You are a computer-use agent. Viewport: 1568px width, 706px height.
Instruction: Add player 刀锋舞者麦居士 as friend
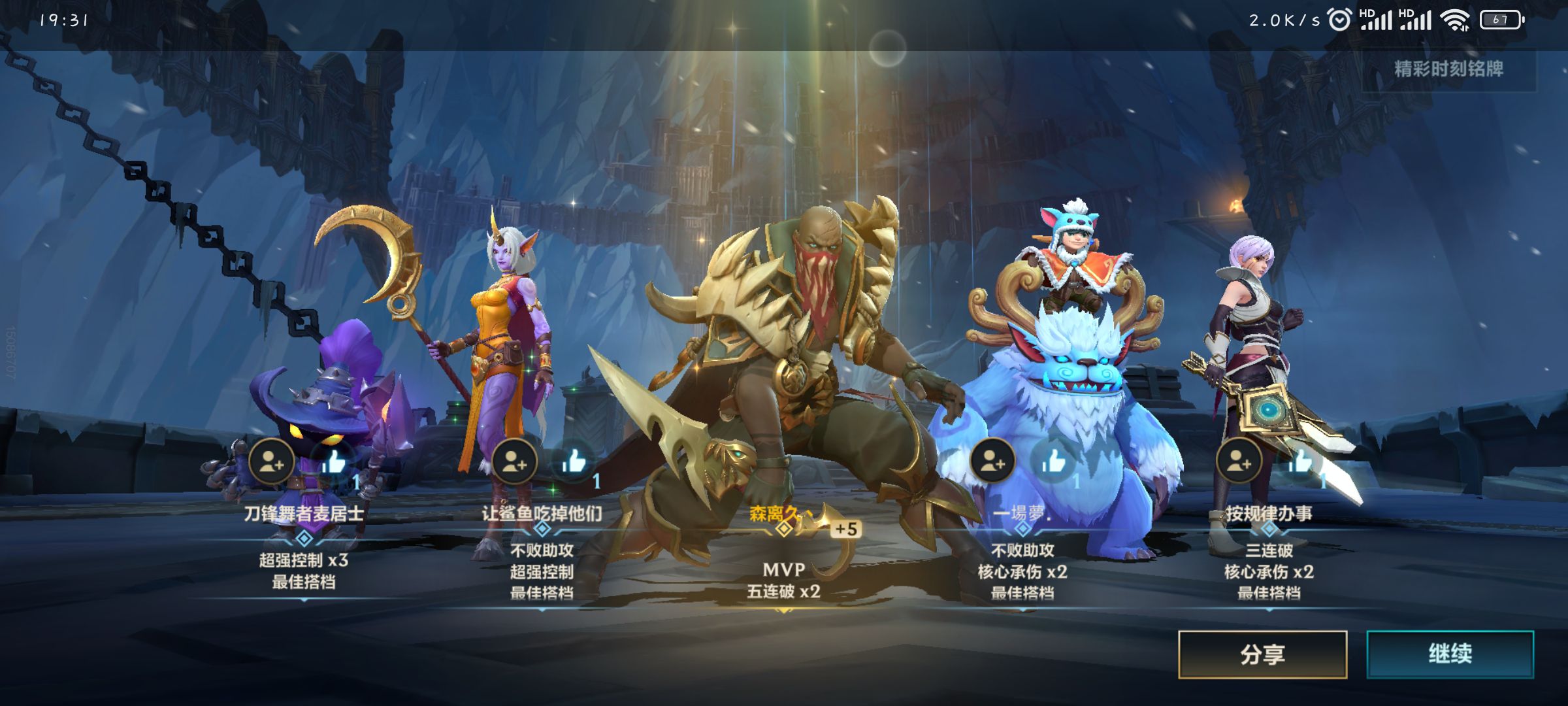click(271, 462)
